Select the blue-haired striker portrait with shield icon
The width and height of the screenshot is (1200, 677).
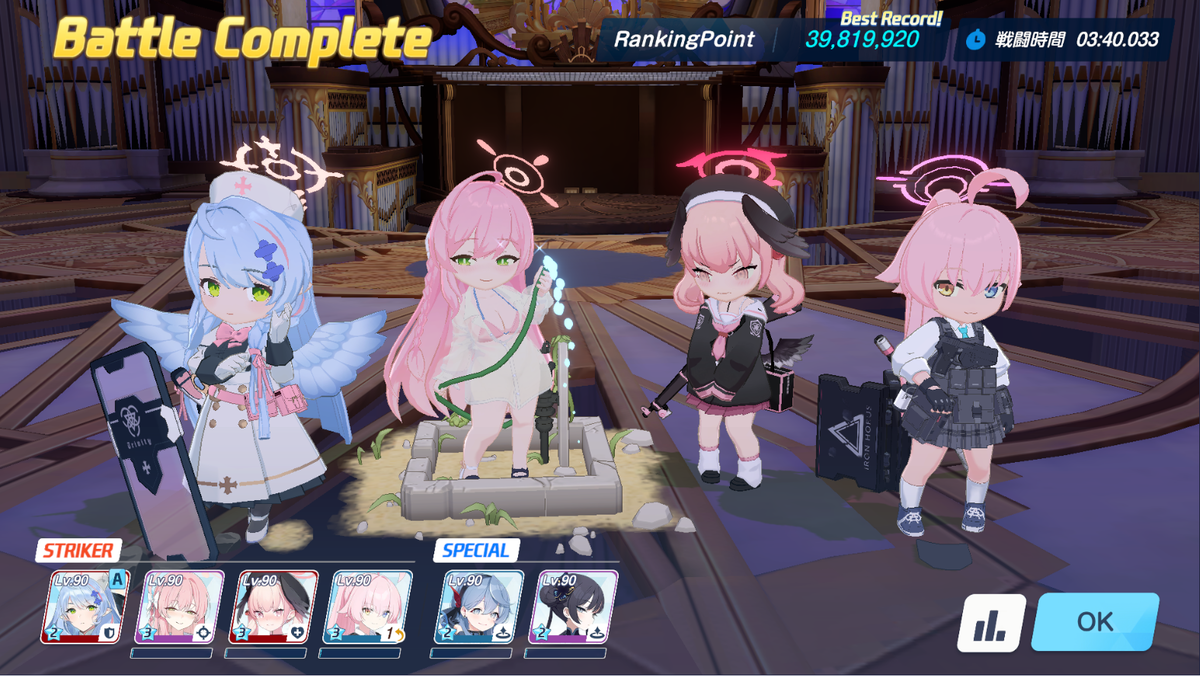coord(85,606)
